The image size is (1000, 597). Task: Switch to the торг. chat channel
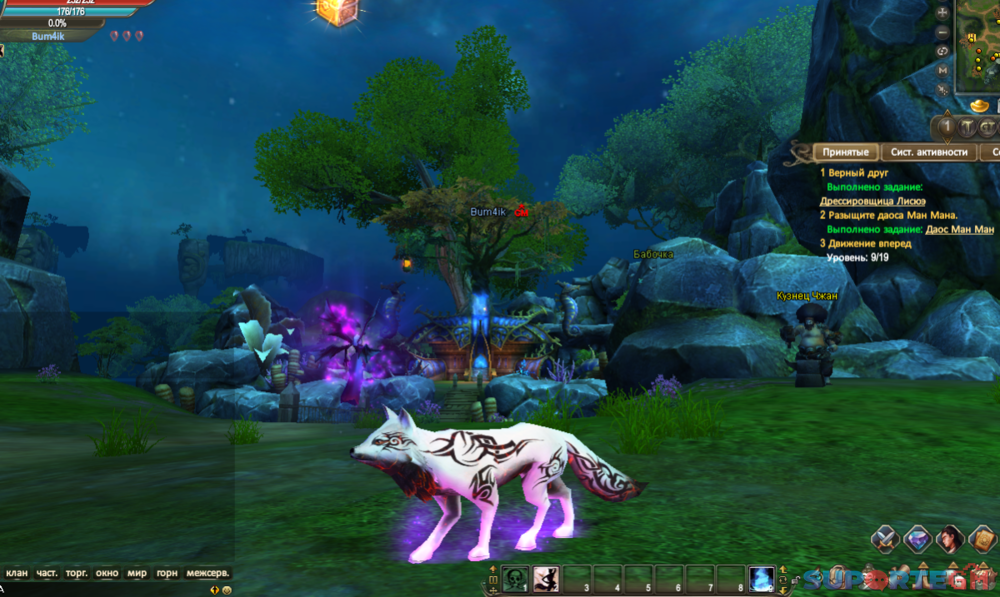[x=77, y=573]
